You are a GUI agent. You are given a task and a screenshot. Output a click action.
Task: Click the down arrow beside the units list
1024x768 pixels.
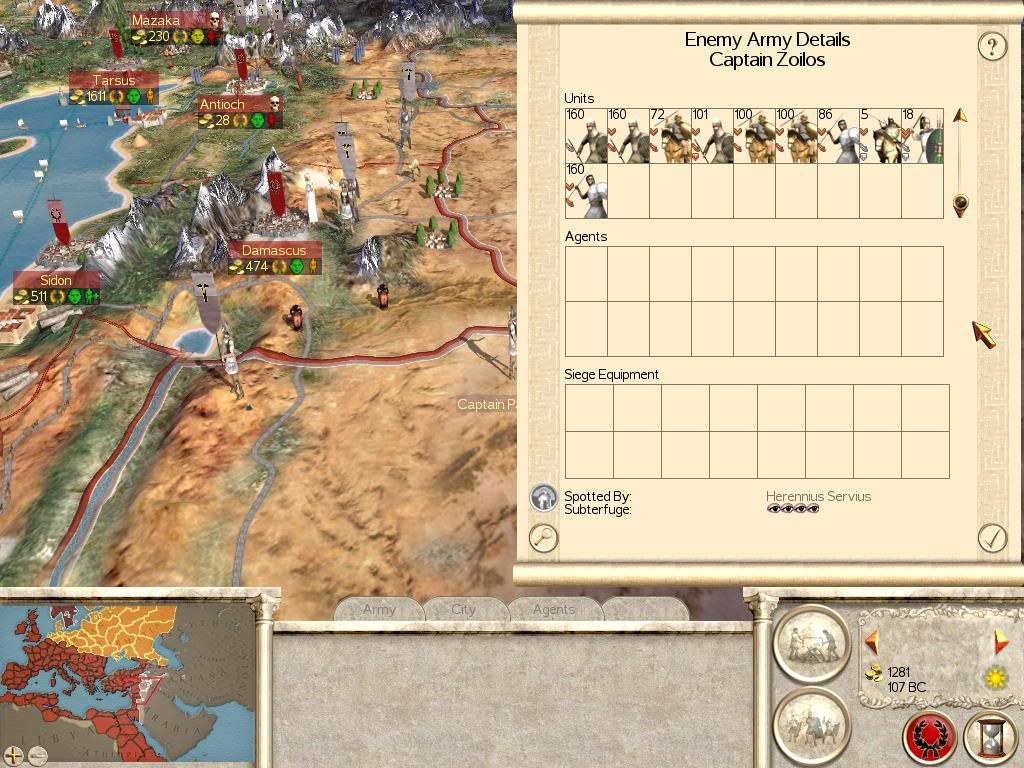(x=960, y=206)
